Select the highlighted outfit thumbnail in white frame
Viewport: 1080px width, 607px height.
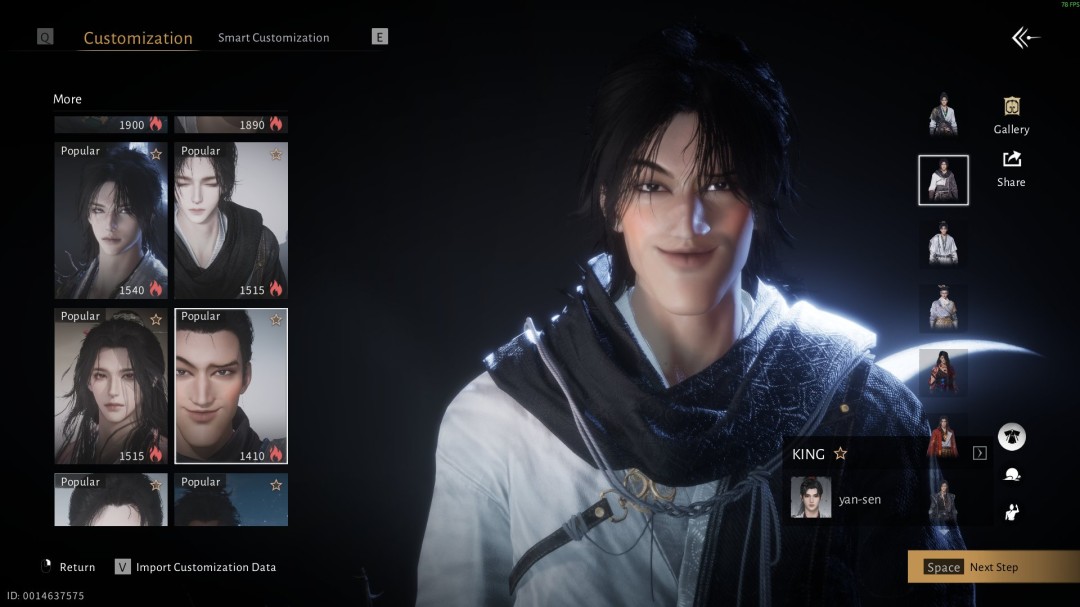coord(943,180)
